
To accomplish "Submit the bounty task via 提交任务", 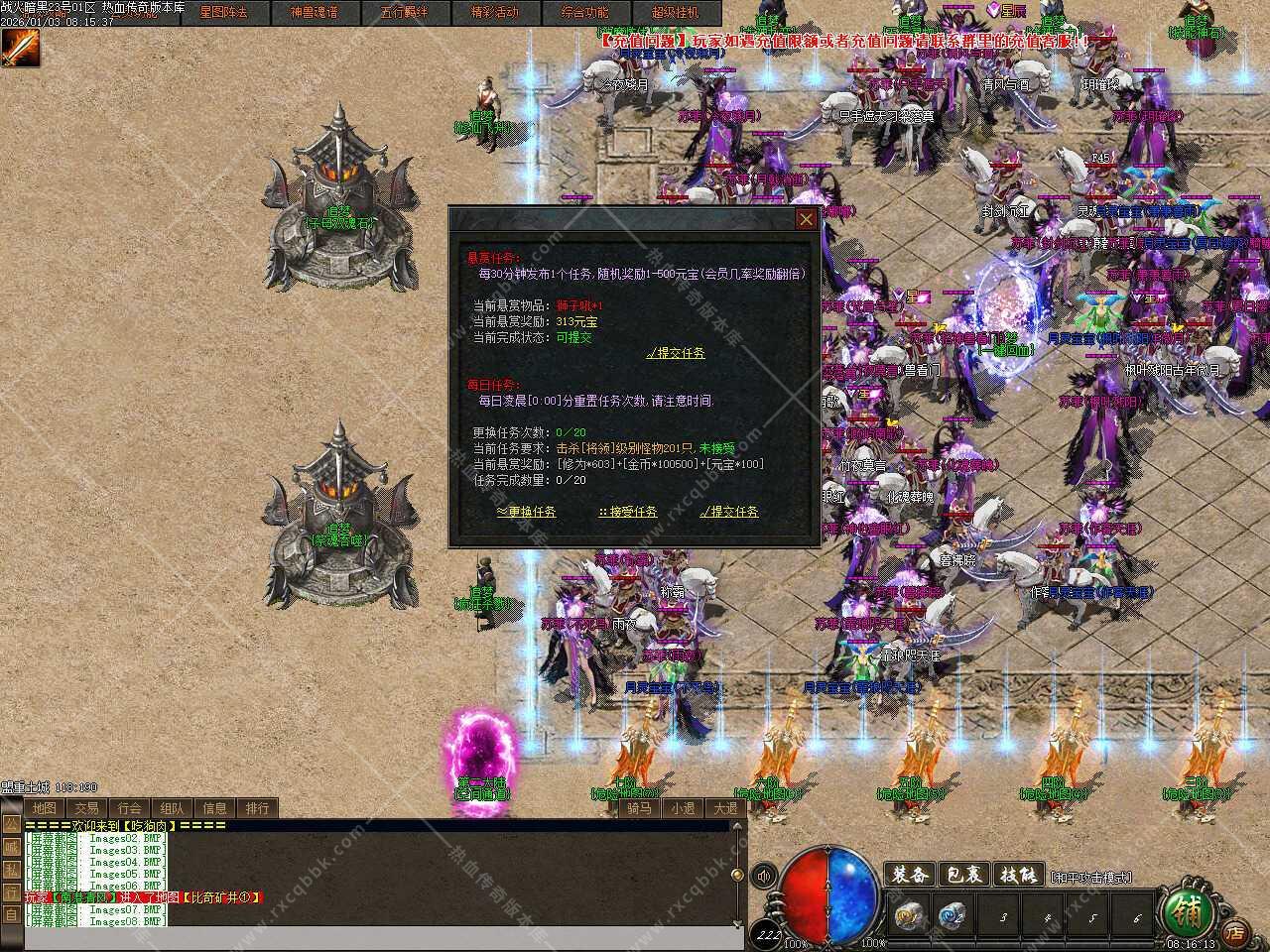I will tap(677, 353).
